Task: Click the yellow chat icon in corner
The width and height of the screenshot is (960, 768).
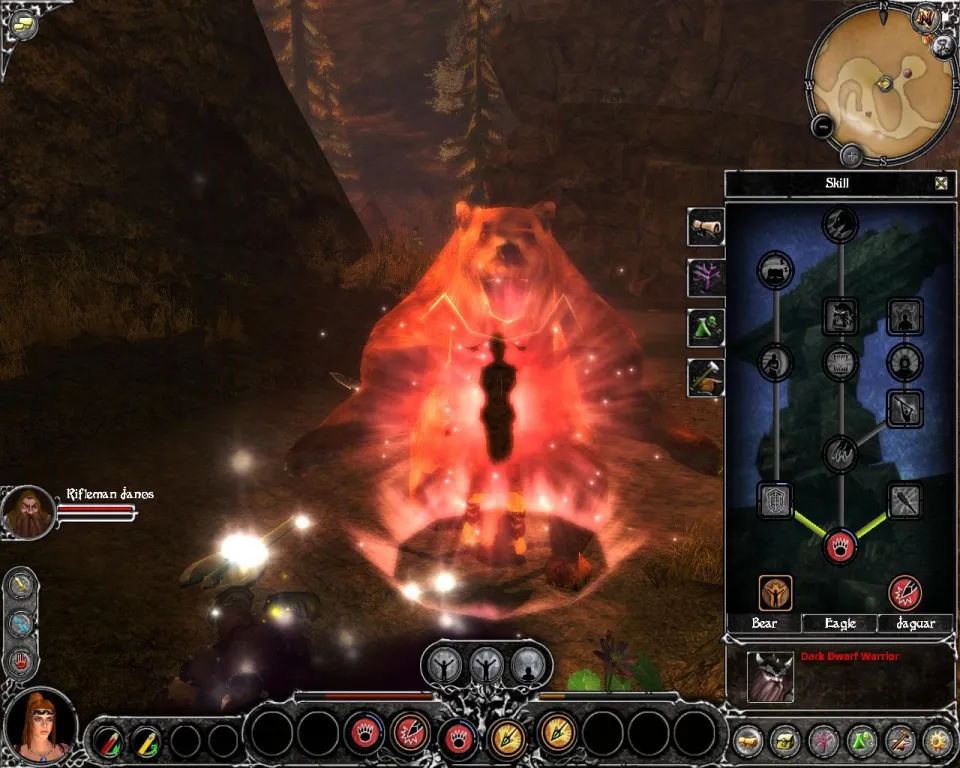Action: tap(23, 24)
